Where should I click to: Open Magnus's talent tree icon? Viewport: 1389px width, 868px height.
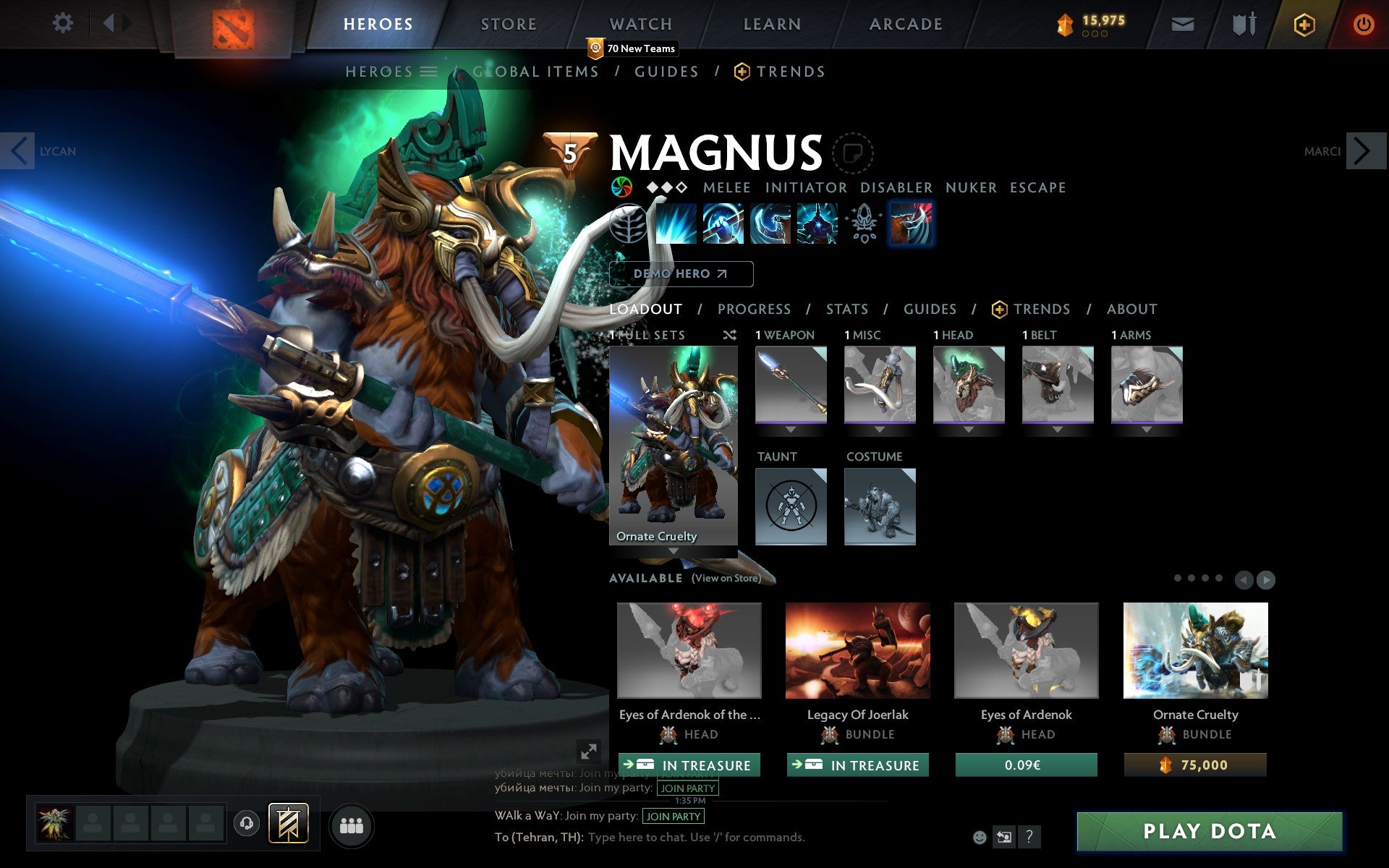point(626,224)
